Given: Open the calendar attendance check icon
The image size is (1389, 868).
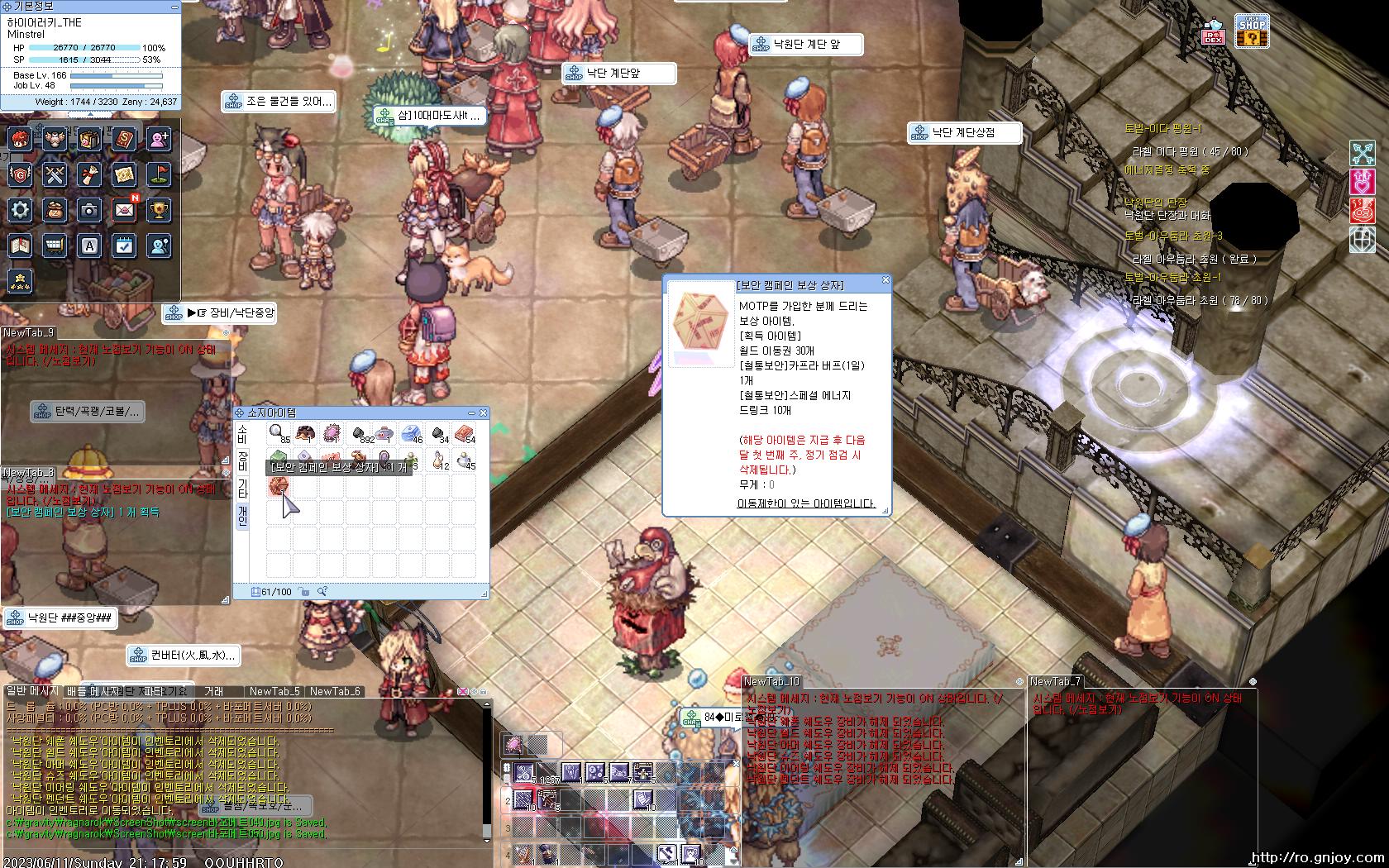Looking at the screenshot, I should 124,246.
